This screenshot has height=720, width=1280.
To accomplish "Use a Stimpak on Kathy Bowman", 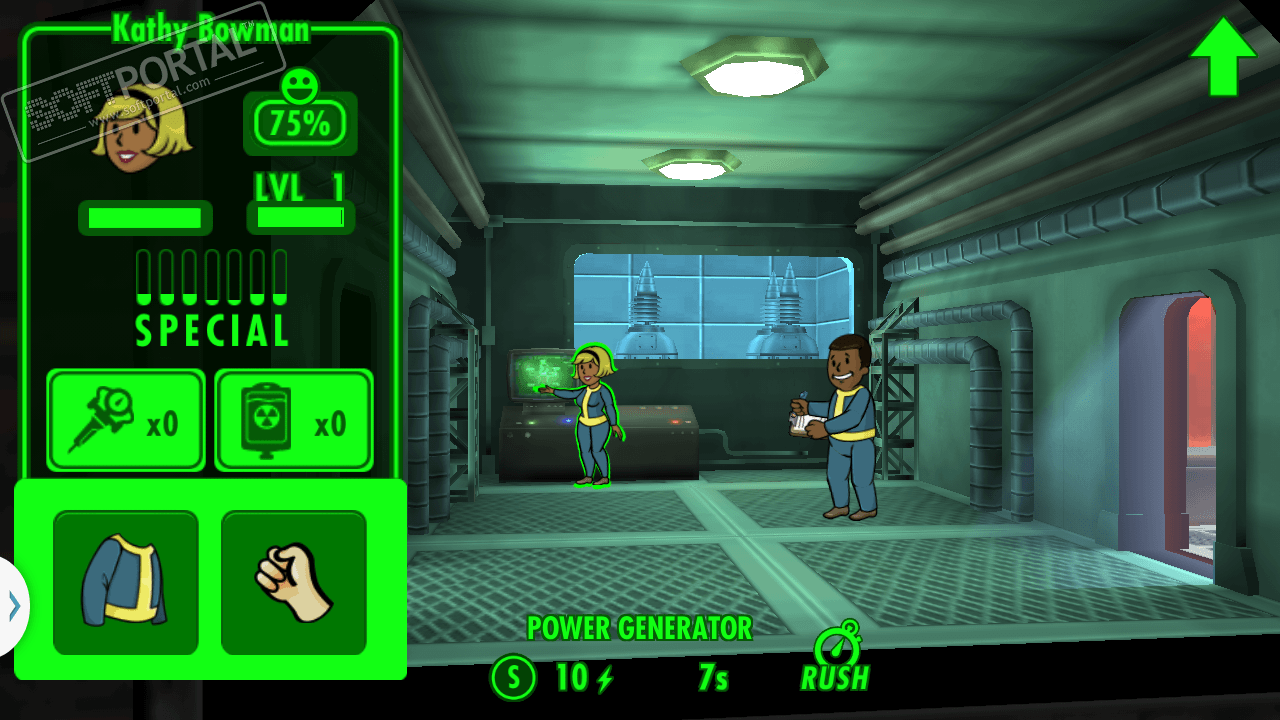I will 126,420.
